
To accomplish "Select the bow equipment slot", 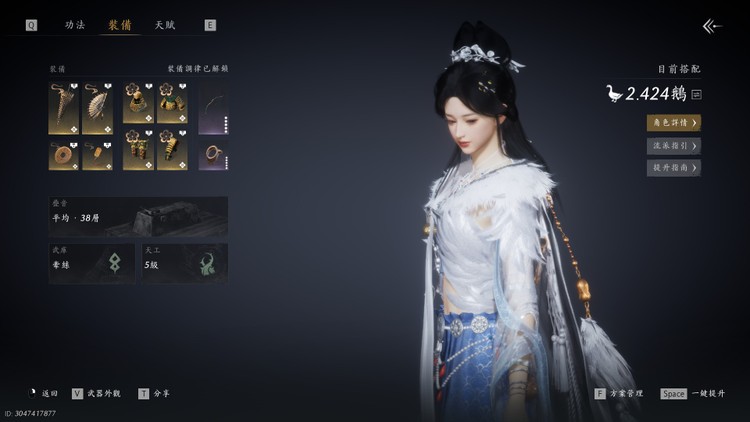I will tap(213, 108).
